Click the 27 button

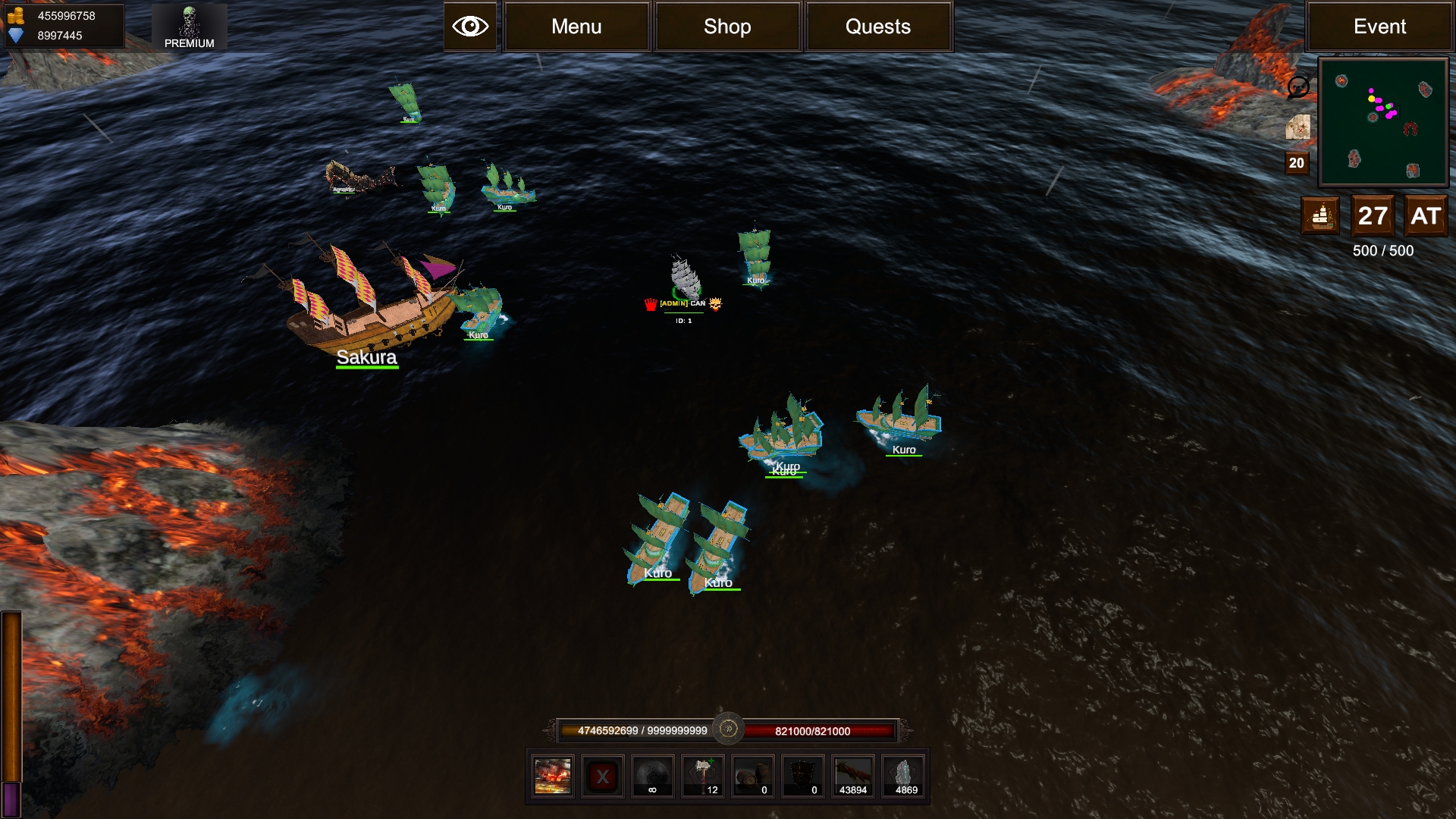1373,216
